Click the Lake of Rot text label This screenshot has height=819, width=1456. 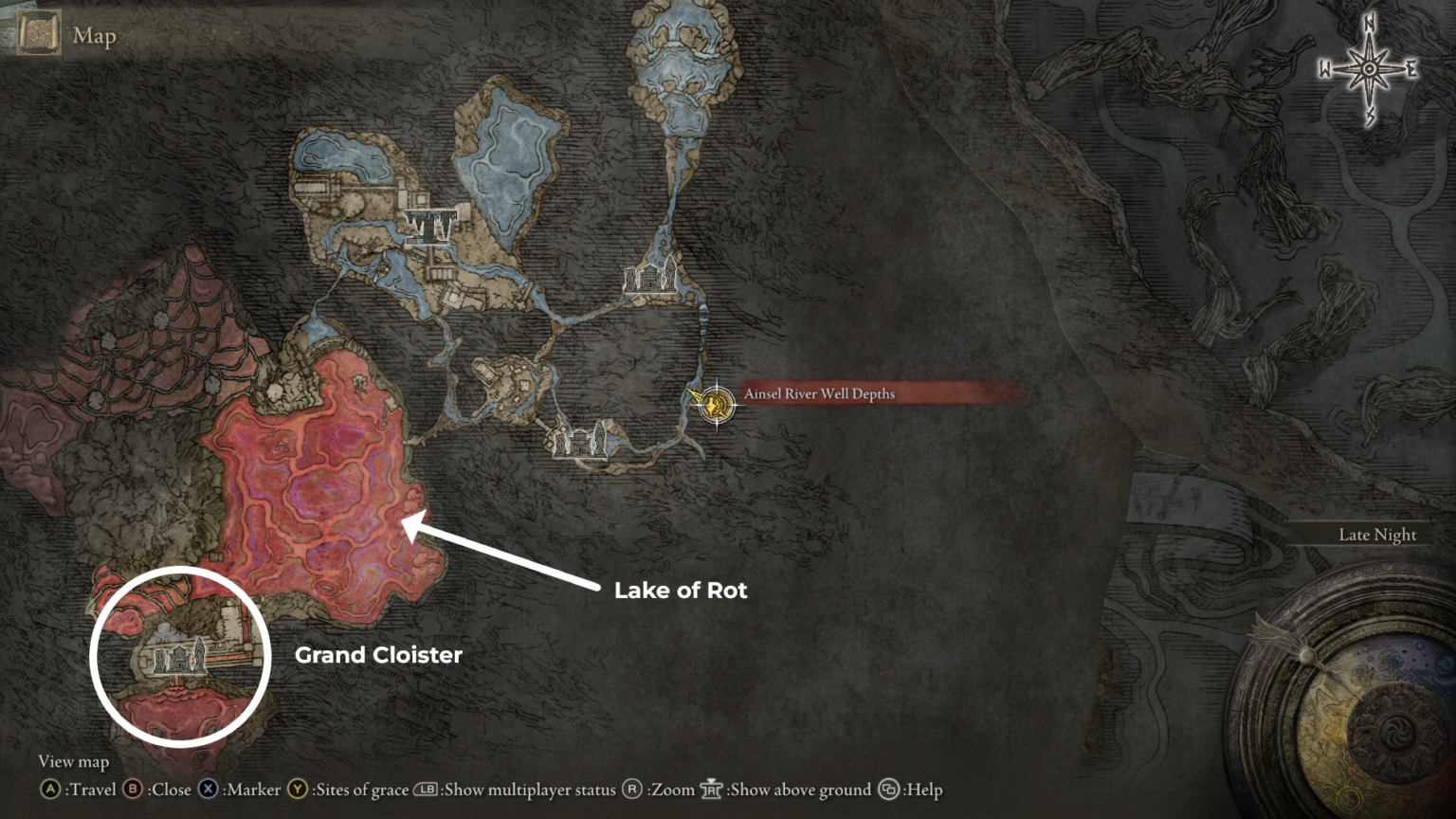[680, 590]
